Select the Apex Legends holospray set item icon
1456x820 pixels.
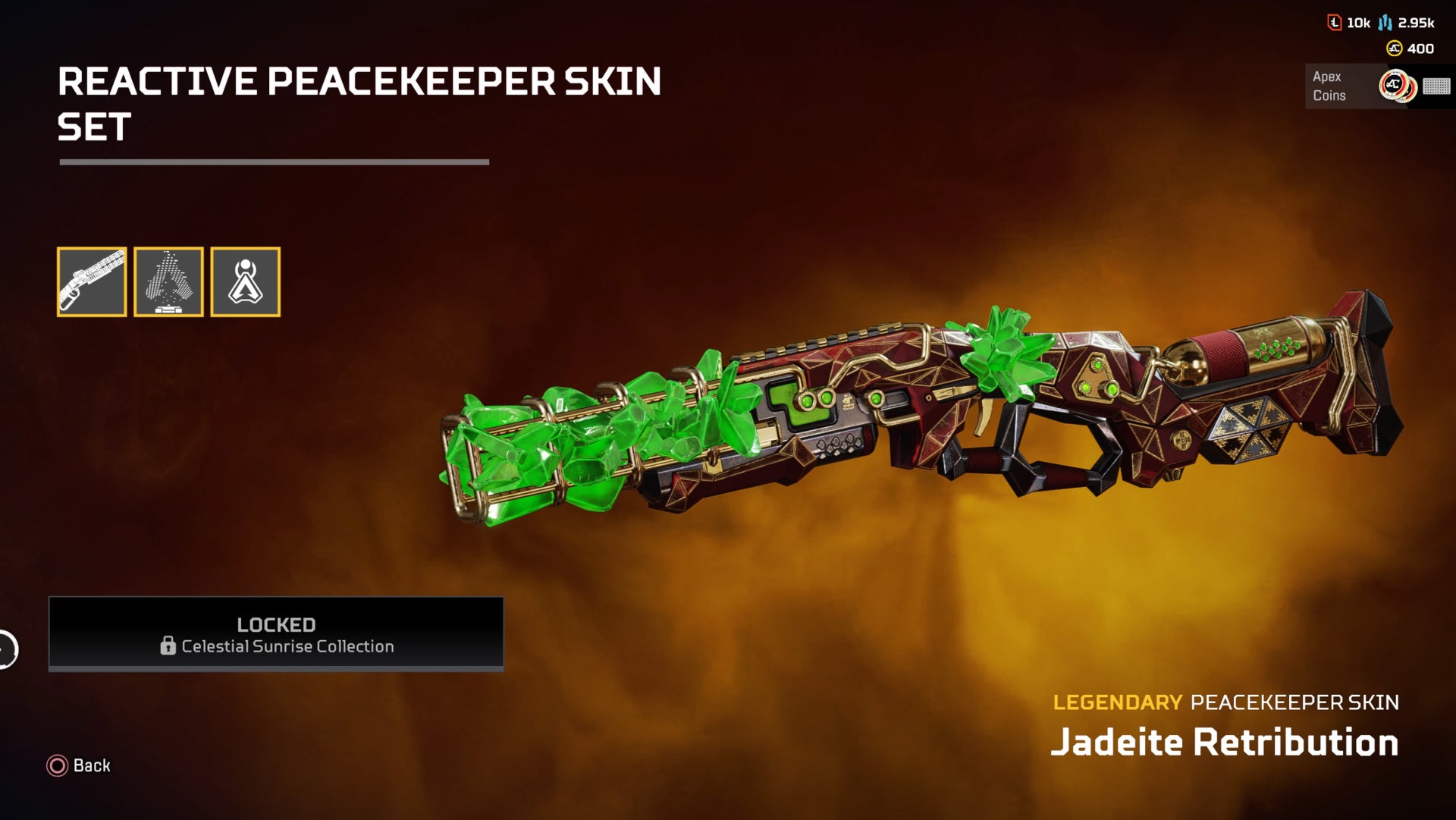click(244, 281)
